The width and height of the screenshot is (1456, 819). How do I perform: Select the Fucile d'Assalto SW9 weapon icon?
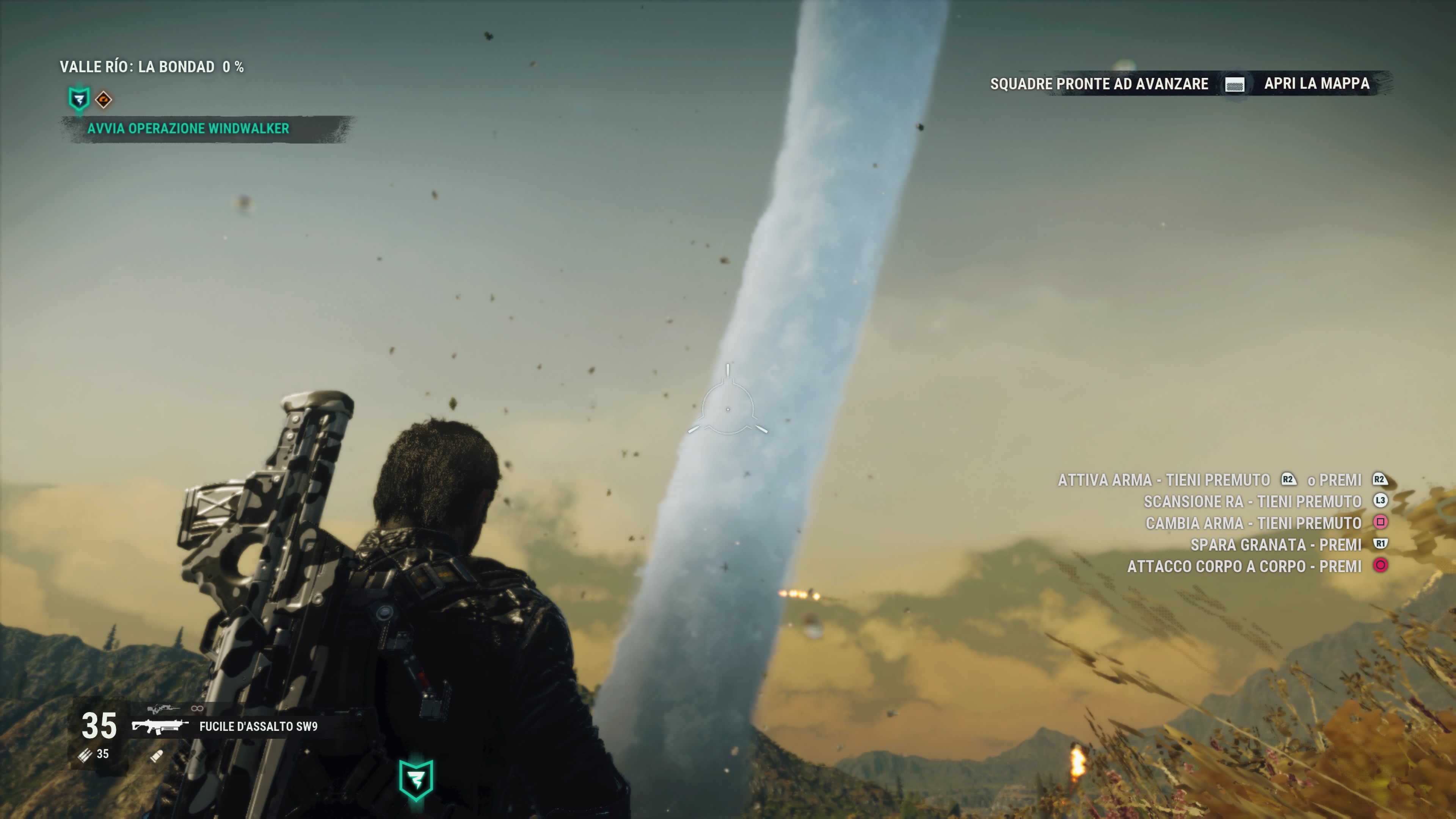tap(160, 726)
